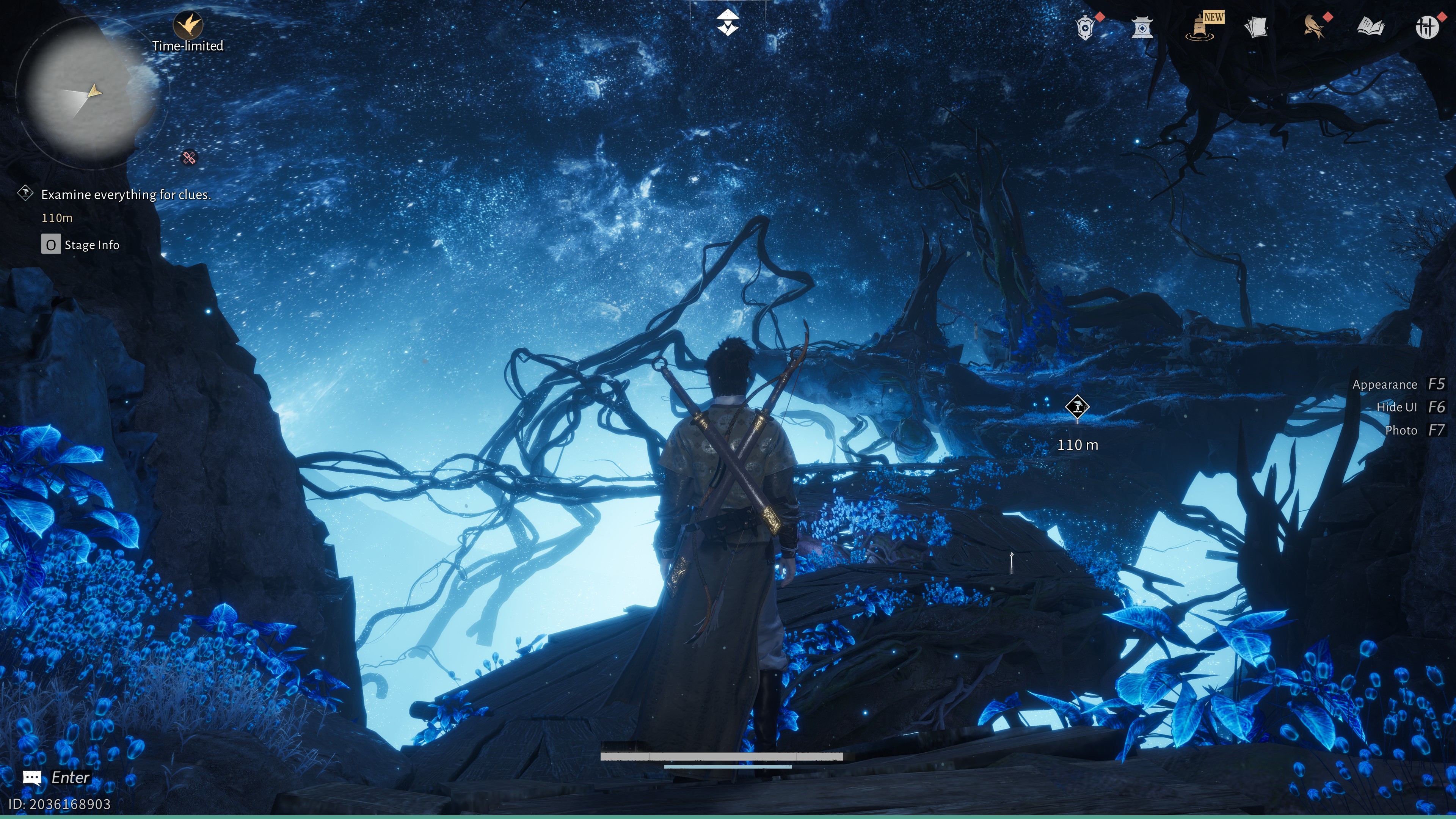Open the shield emblem icon in top bar
This screenshot has height=819, width=1456.
[1085, 27]
